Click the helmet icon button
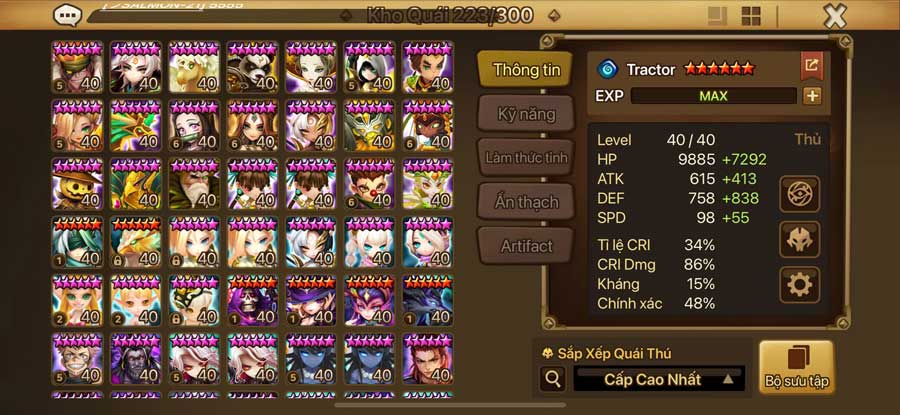This screenshot has height=415, width=900. 799,239
